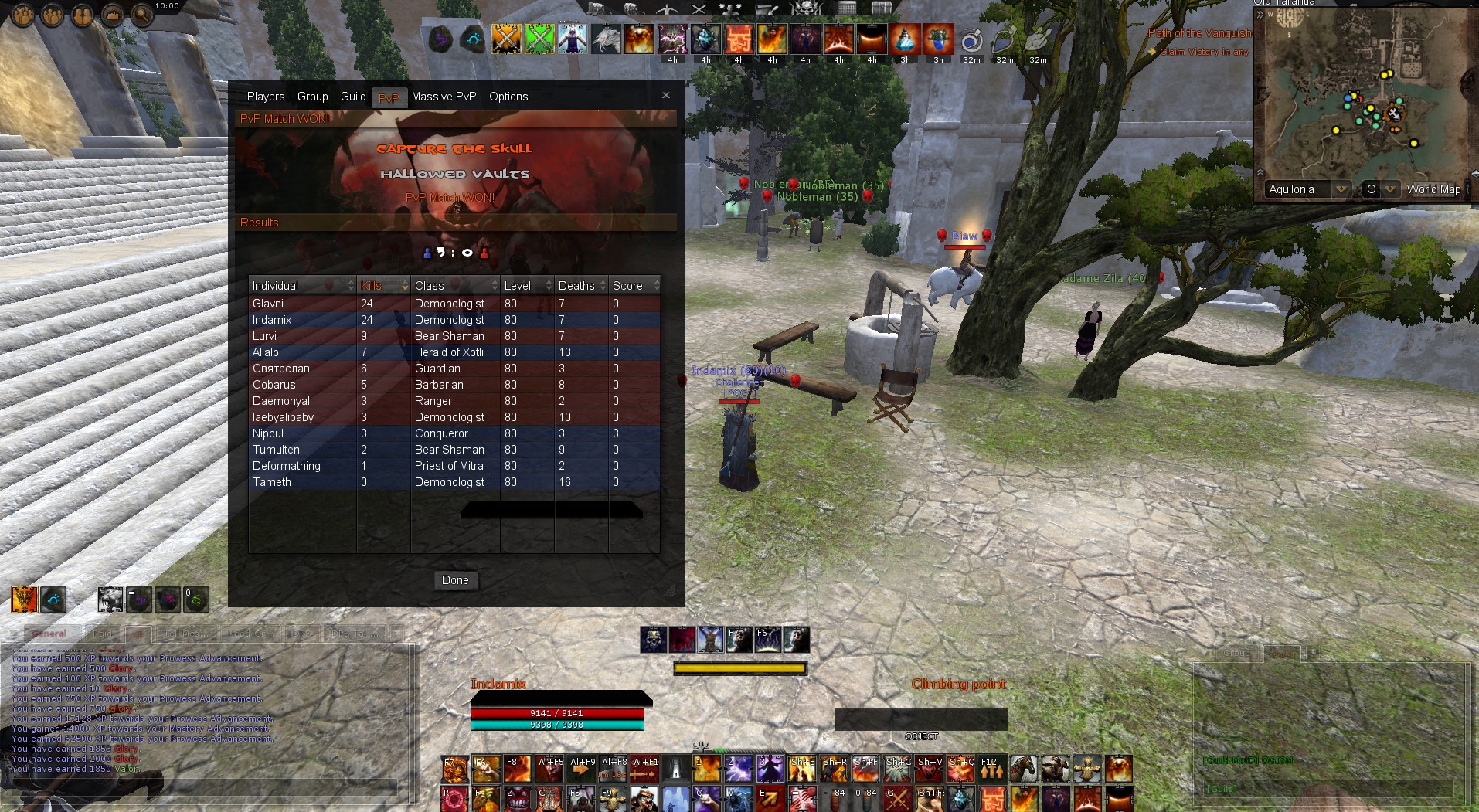Sort results by Deaths column
1479x812 pixels.
580,286
